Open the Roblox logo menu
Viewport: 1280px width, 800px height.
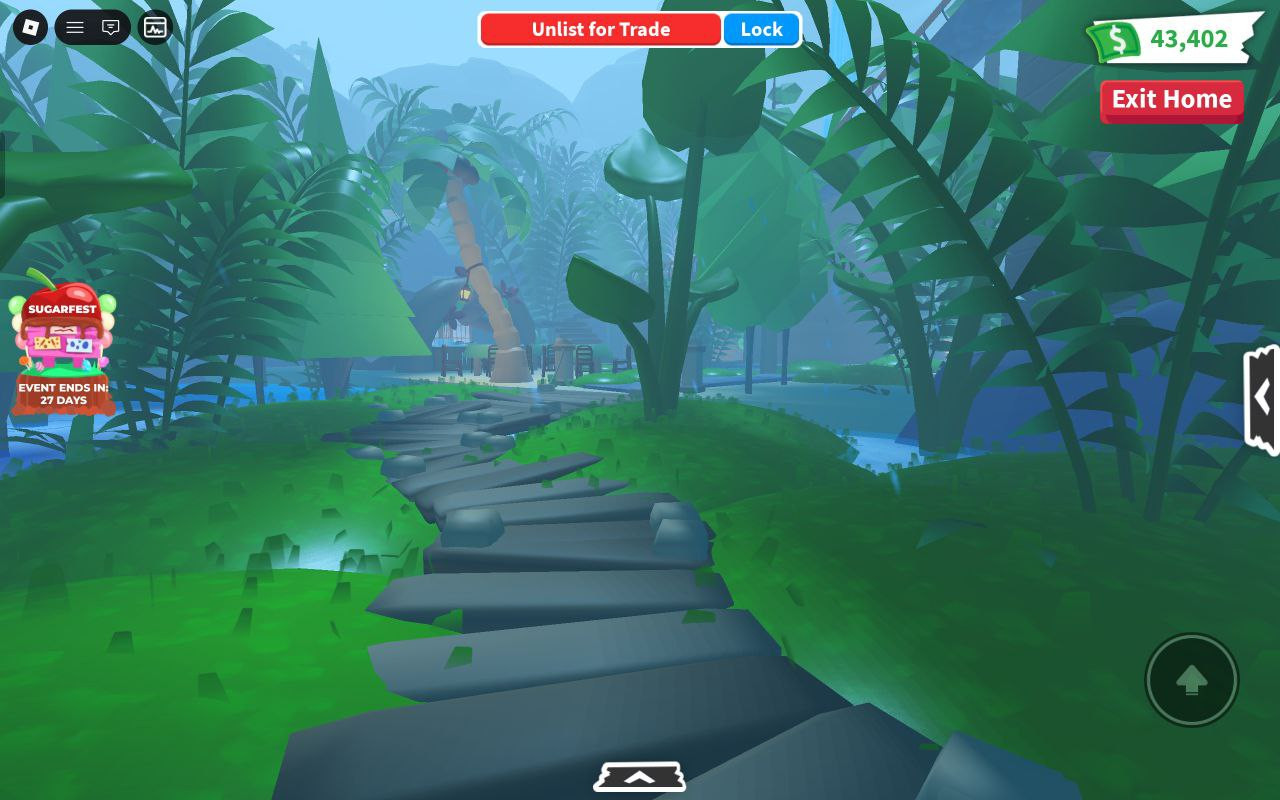tap(29, 27)
